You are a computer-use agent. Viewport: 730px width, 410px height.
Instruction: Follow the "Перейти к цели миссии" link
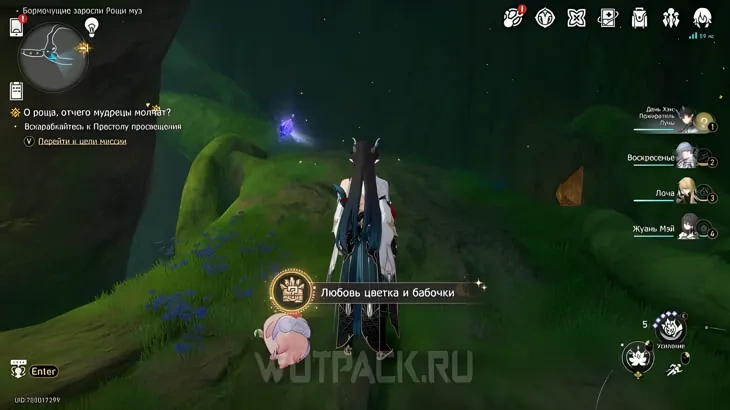tap(96, 142)
